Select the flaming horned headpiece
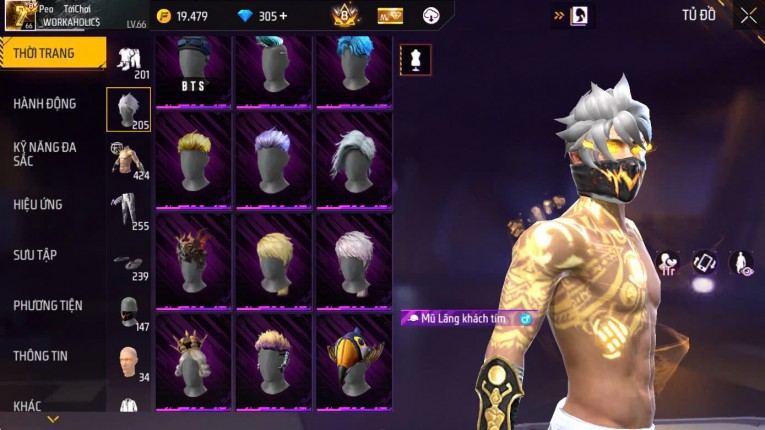765x430 pixels. tap(193, 260)
